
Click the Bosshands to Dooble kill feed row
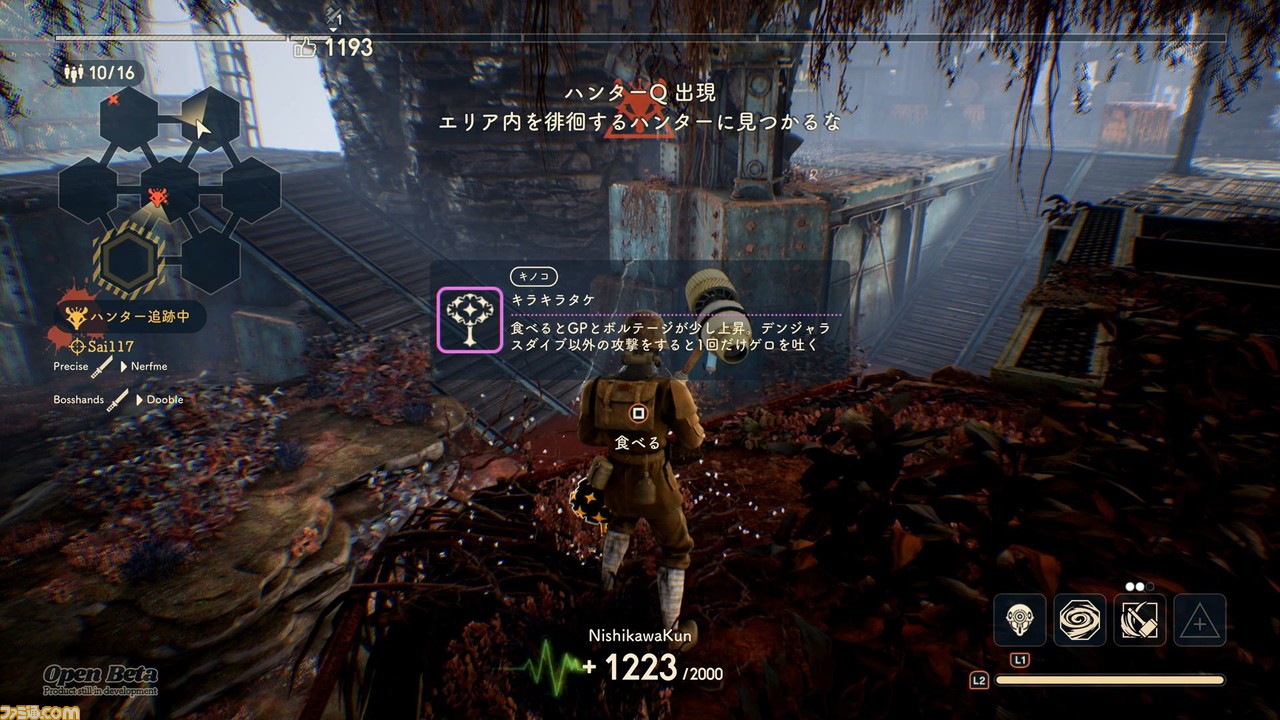tap(119, 399)
